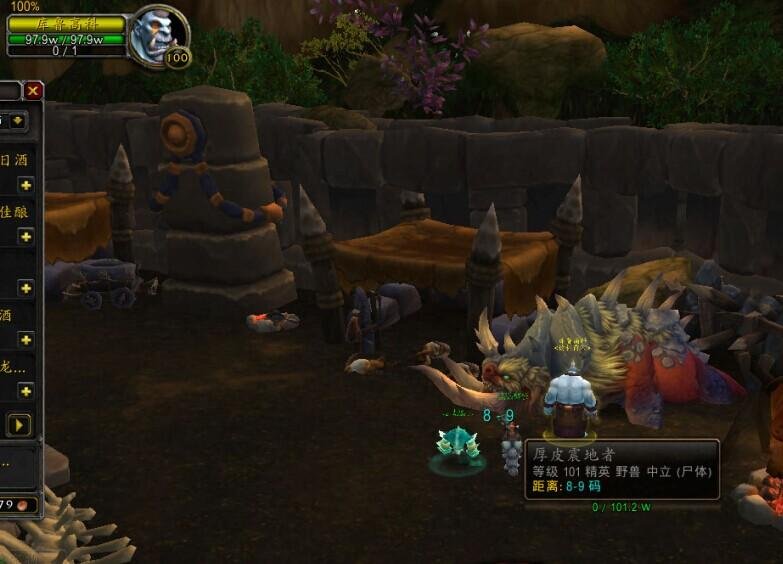Image resolution: width=783 pixels, height=564 pixels.
Task: Click the plus button under the 佳酿 entry
Action: 26,236
